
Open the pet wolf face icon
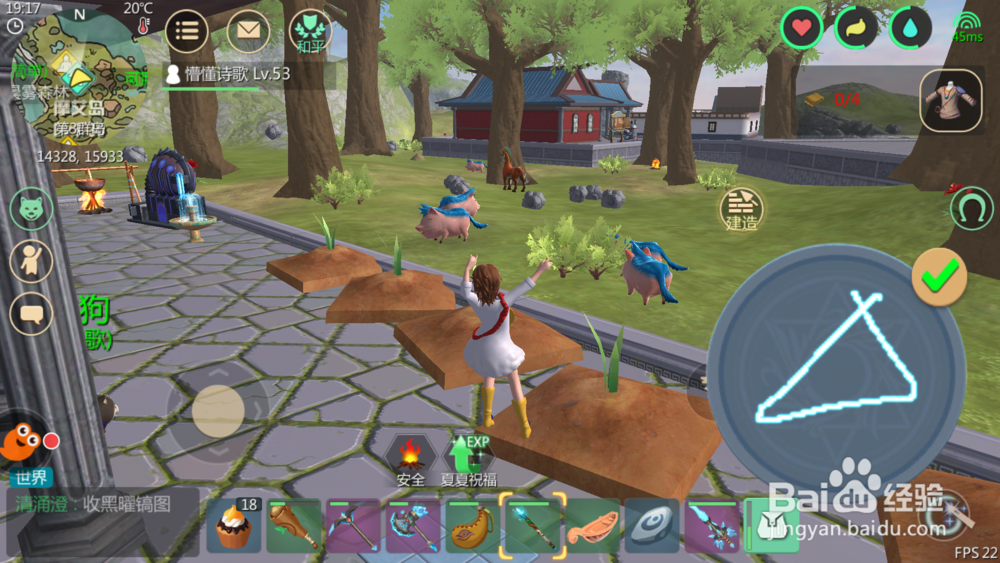pyautogui.click(x=31, y=209)
